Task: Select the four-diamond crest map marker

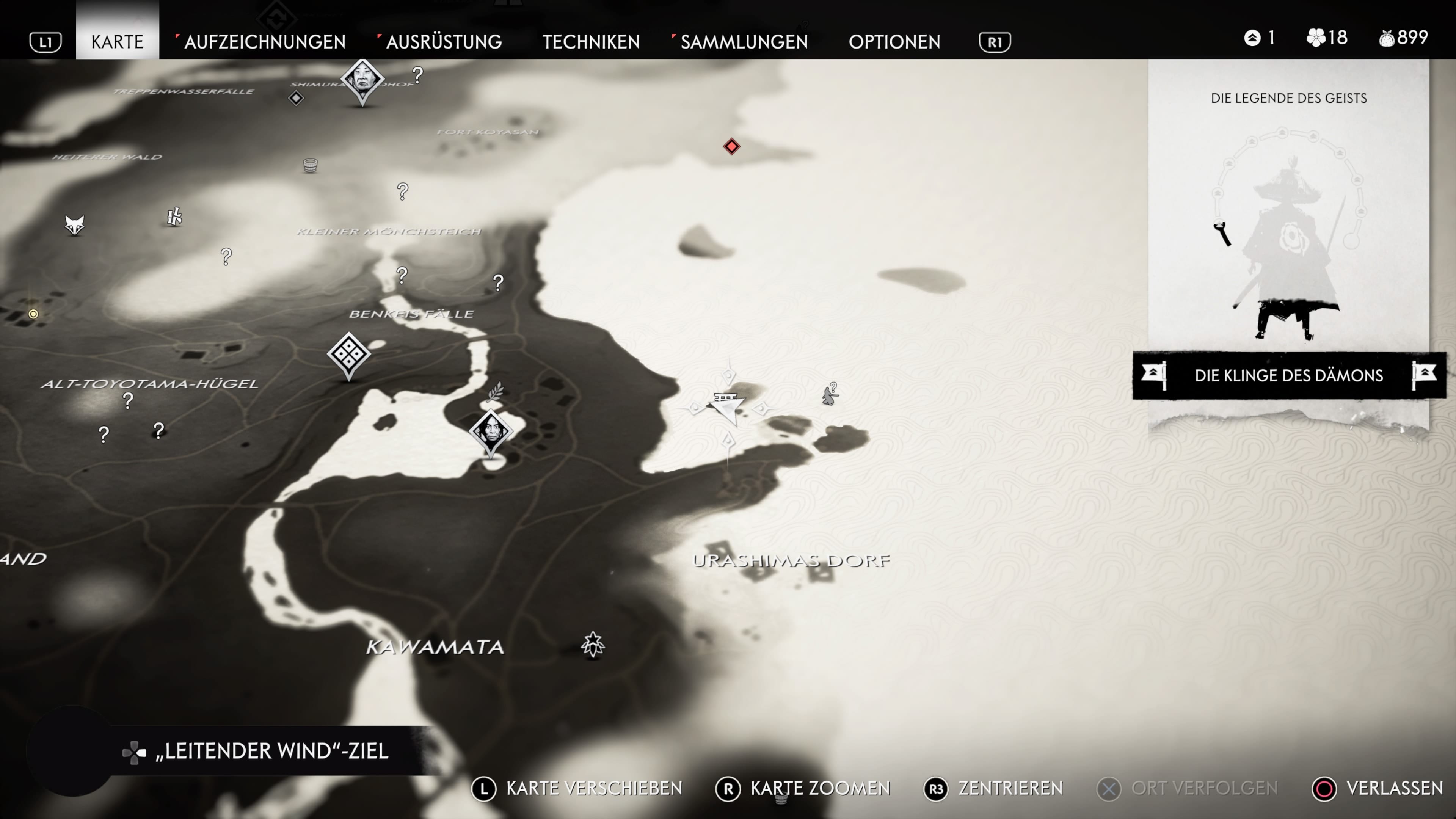Action: point(349,354)
